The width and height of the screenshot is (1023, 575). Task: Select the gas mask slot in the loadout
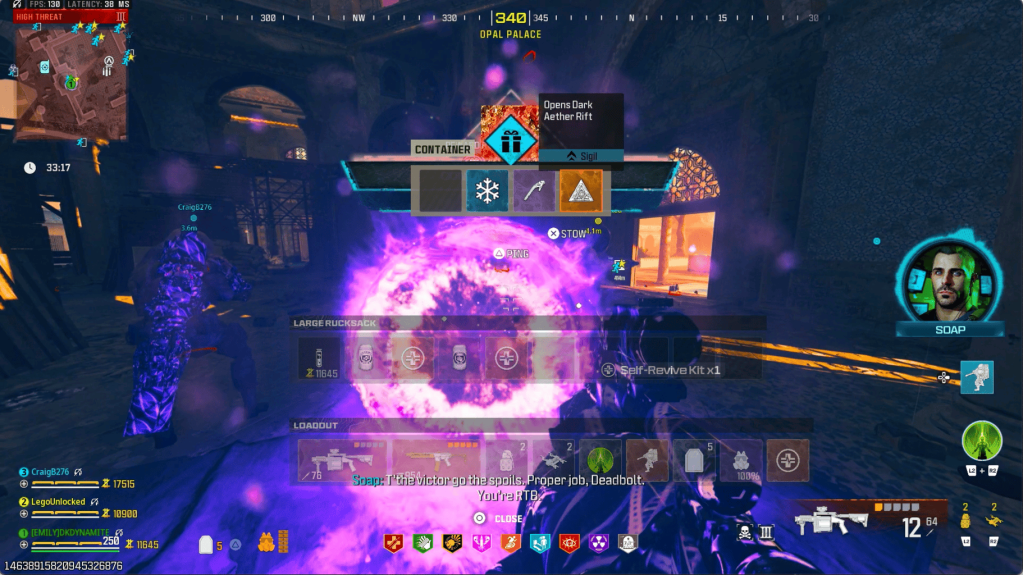click(741, 461)
